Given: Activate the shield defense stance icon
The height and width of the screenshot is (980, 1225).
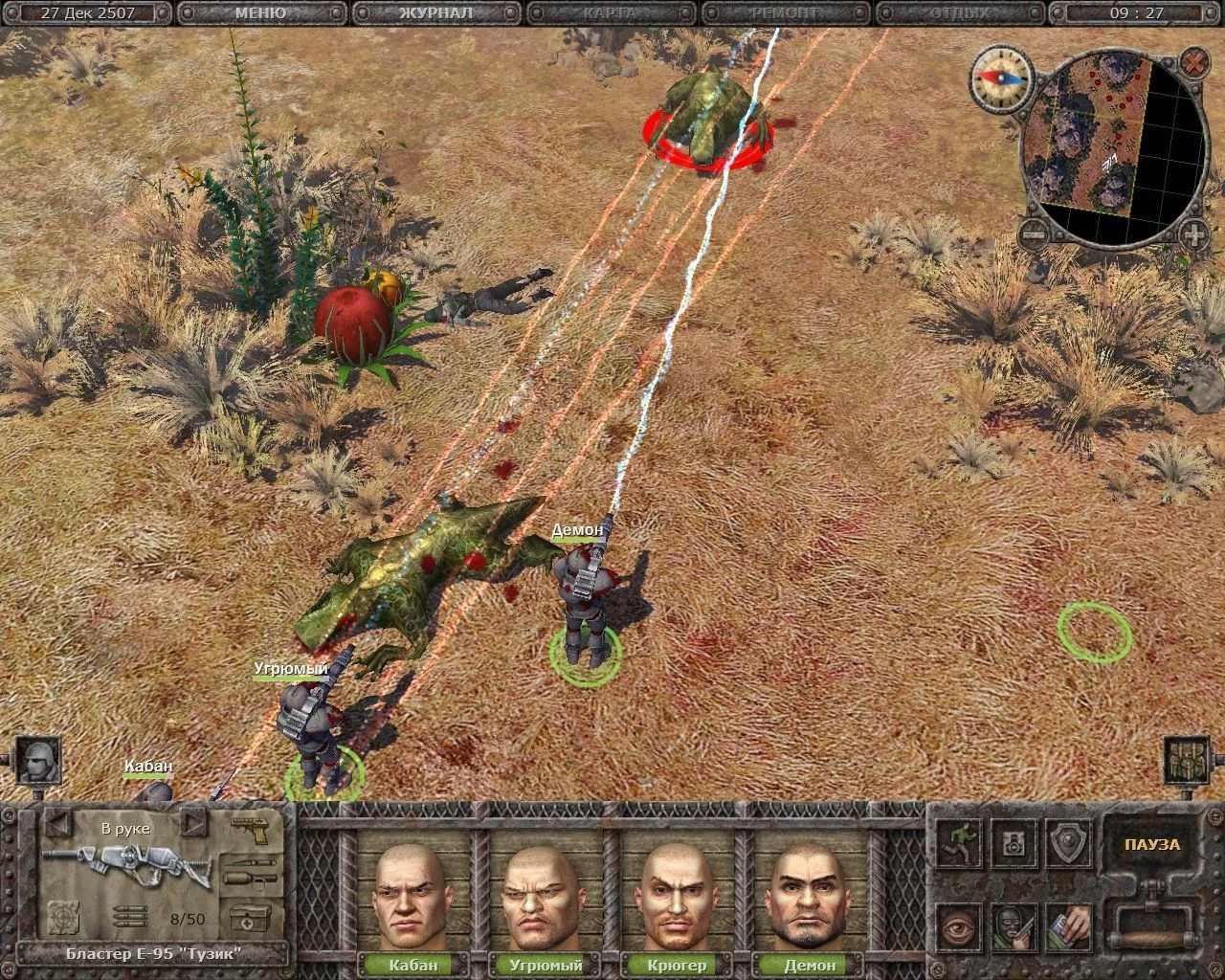Looking at the screenshot, I should 1068,843.
